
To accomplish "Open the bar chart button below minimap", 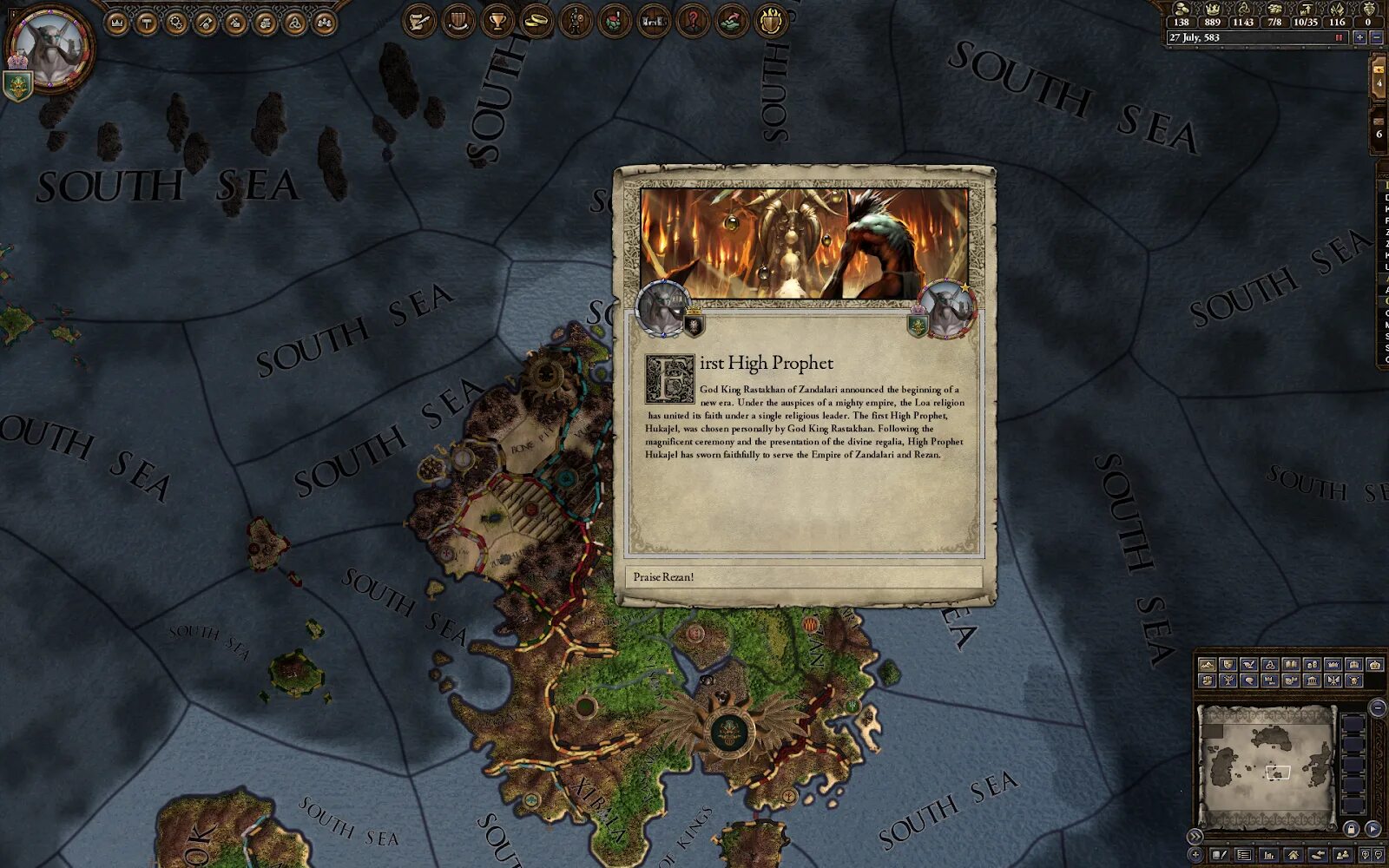I will pos(1269,855).
